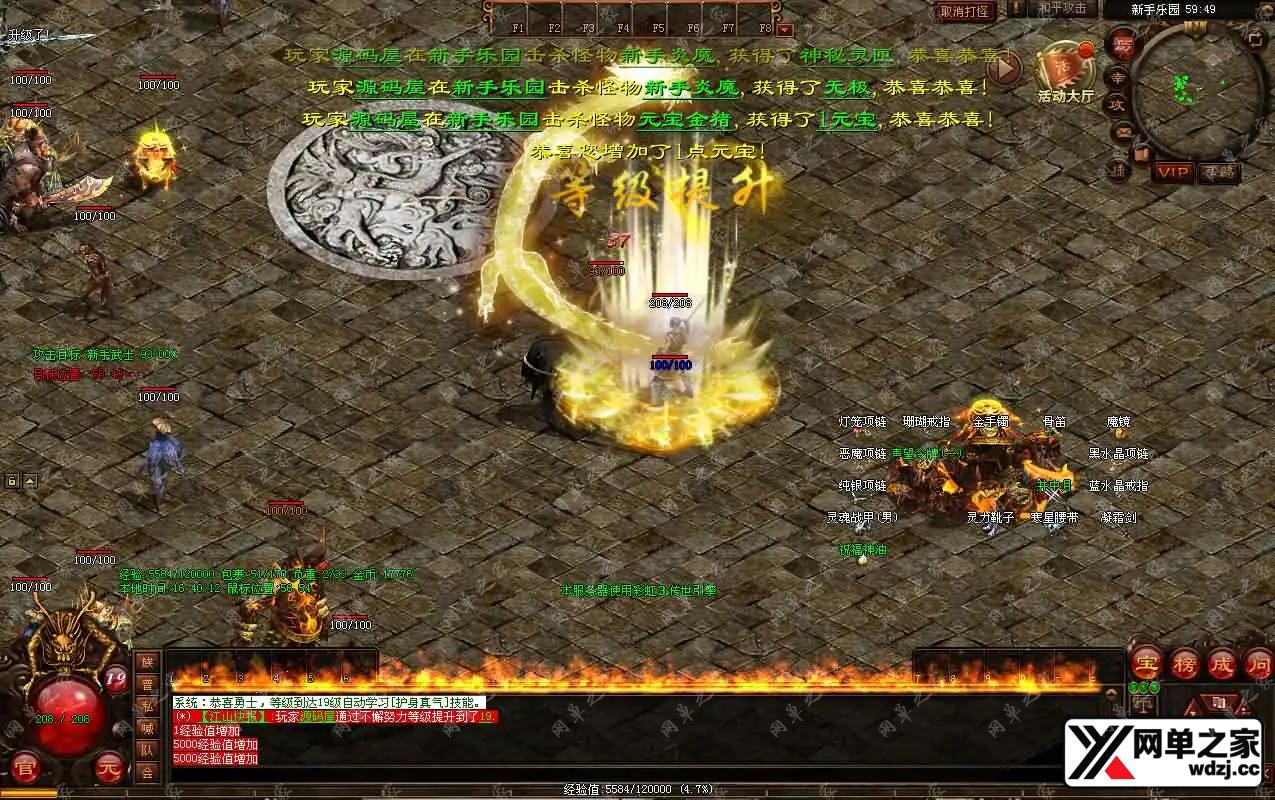Open the 活动大厅 activity hall
Viewport: 1275px width, 800px height.
(x=1065, y=72)
